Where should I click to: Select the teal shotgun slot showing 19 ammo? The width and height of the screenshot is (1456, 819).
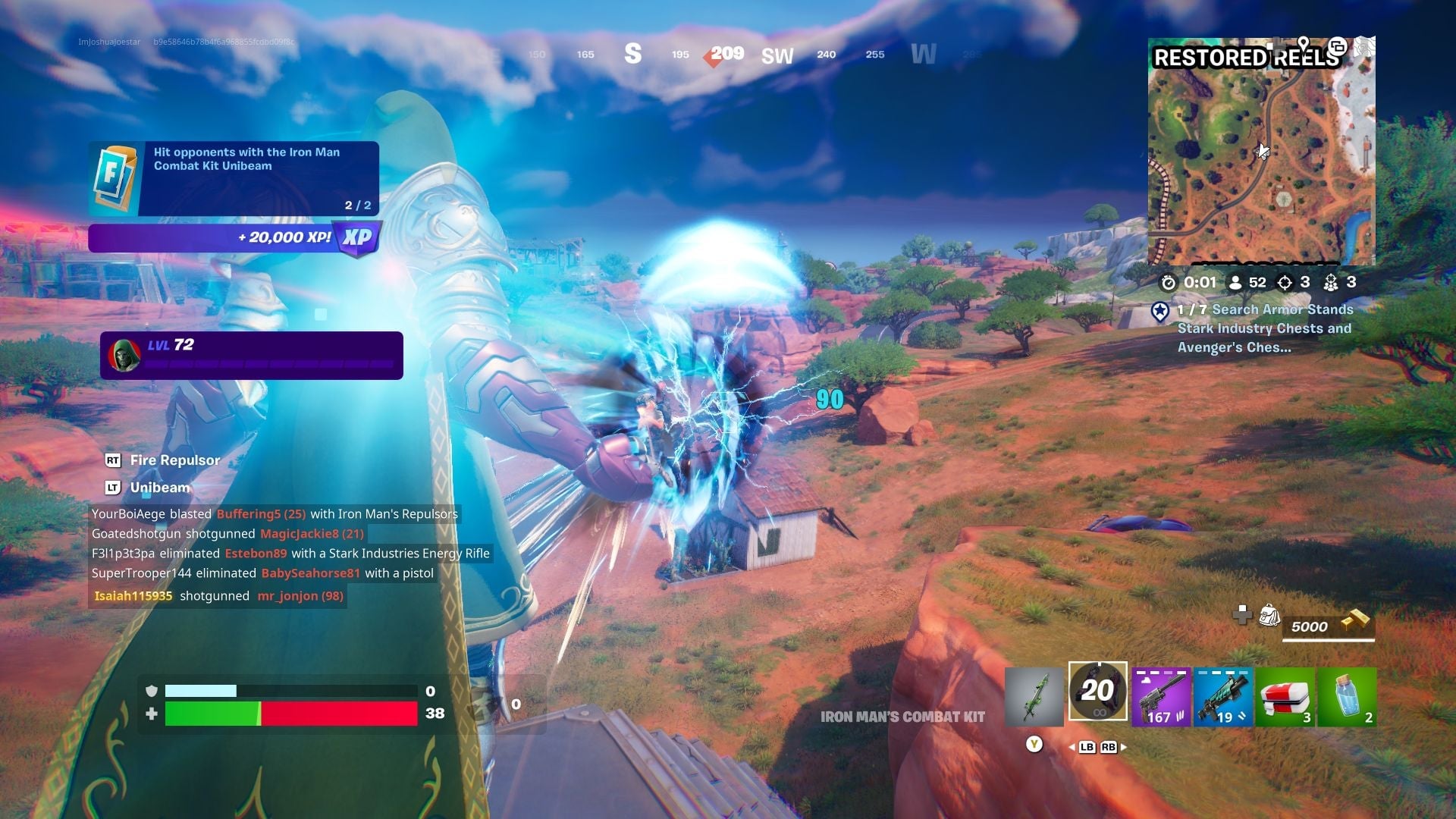tap(1223, 696)
